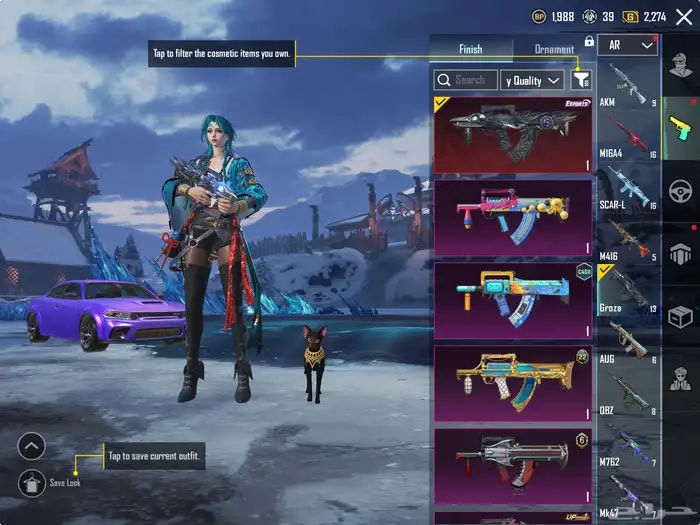Pick SCAR-L from the weapon list

tap(628, 187)
